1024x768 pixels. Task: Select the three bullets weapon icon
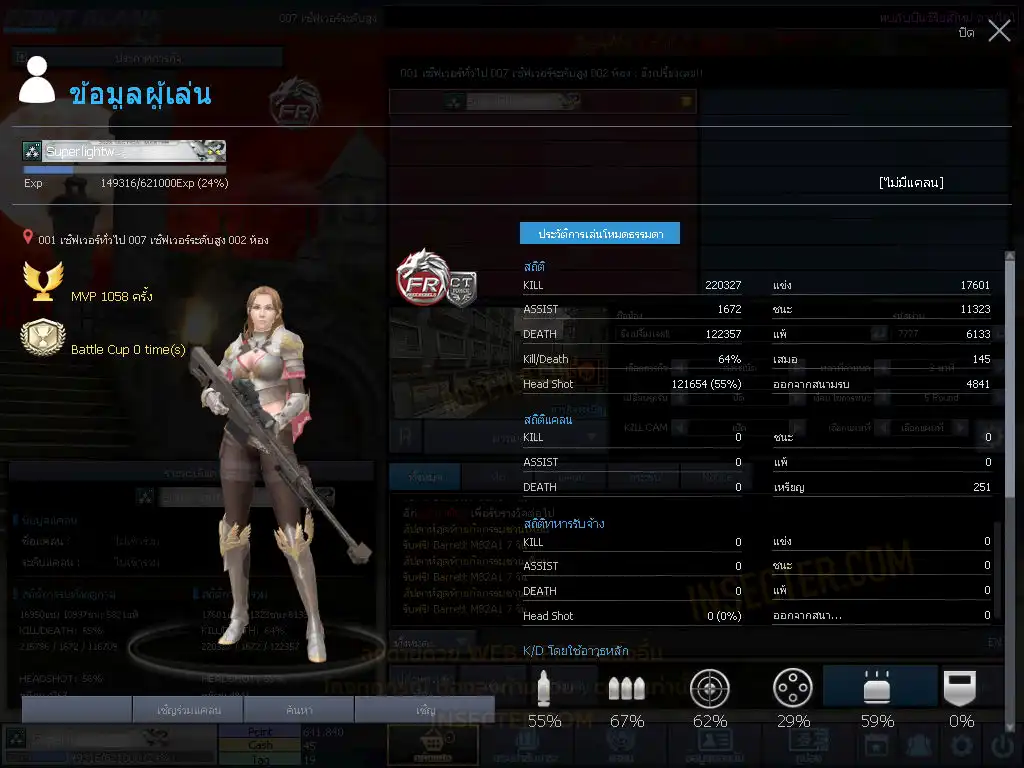click(627, 689)
